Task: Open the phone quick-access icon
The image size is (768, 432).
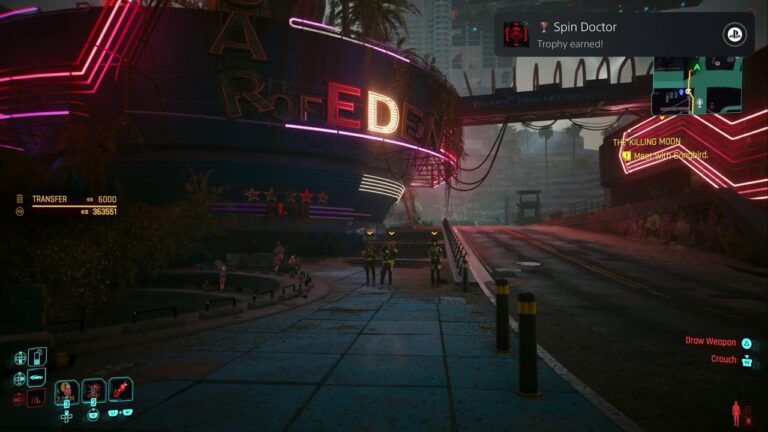Action: (37, 356)
